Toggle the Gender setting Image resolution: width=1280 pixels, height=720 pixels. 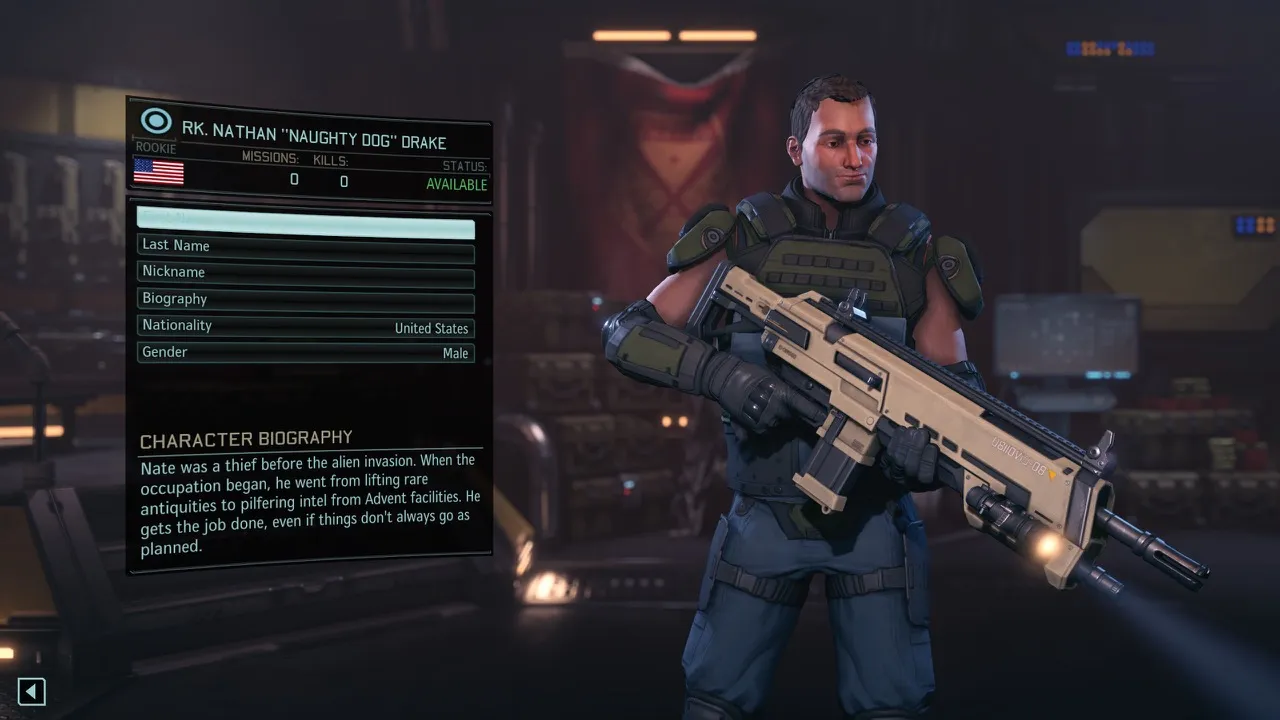point(305,354)
